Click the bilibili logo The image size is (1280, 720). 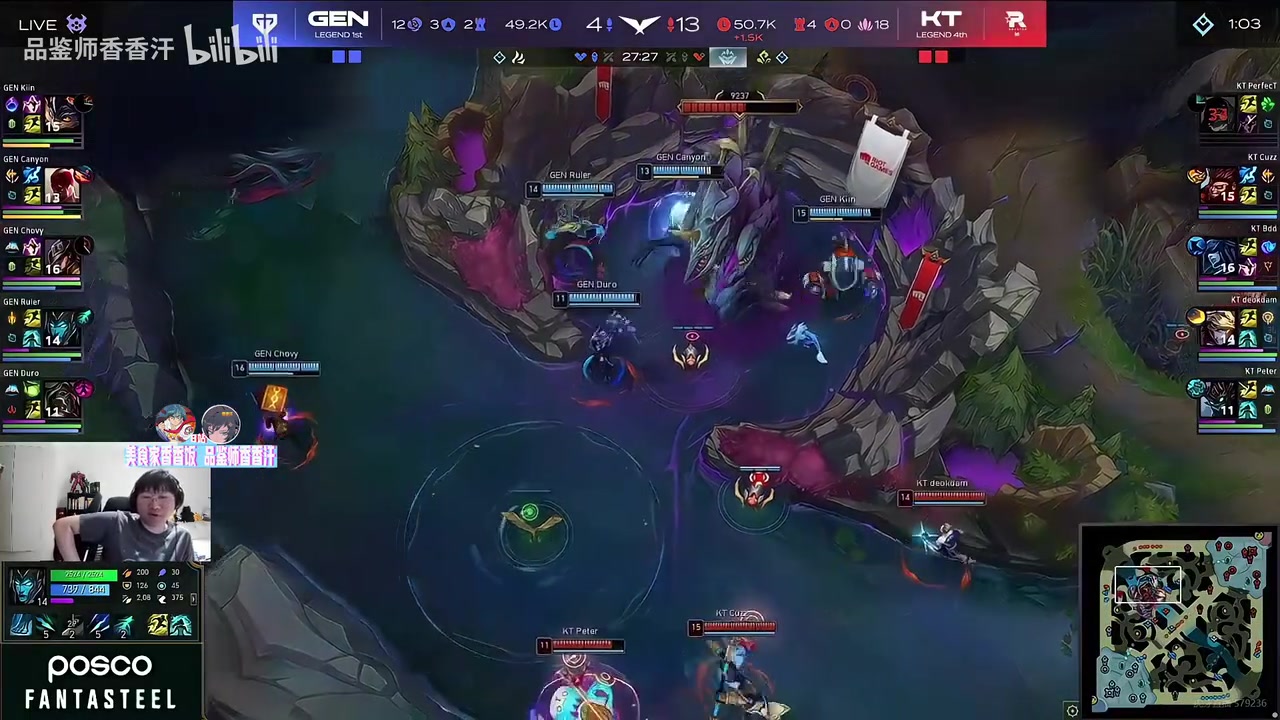click(230, 46)
